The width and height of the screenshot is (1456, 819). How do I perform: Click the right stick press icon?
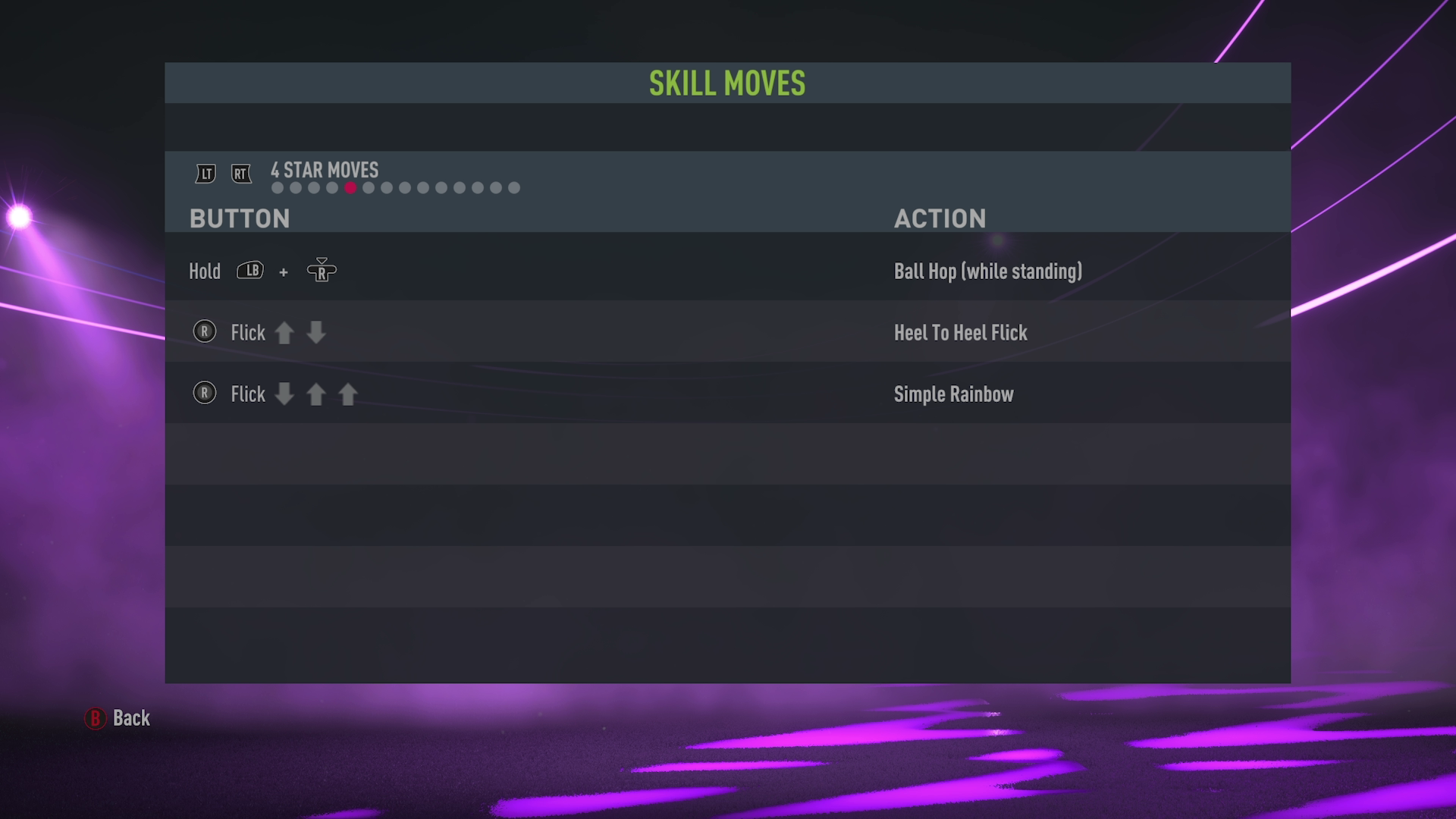click(321, 271)
